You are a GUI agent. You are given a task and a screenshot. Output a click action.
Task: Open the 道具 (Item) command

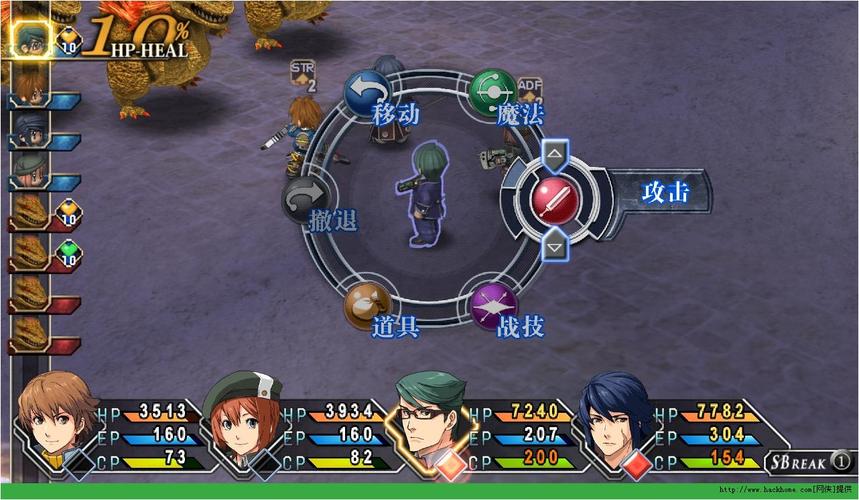[x=367, y=305]
